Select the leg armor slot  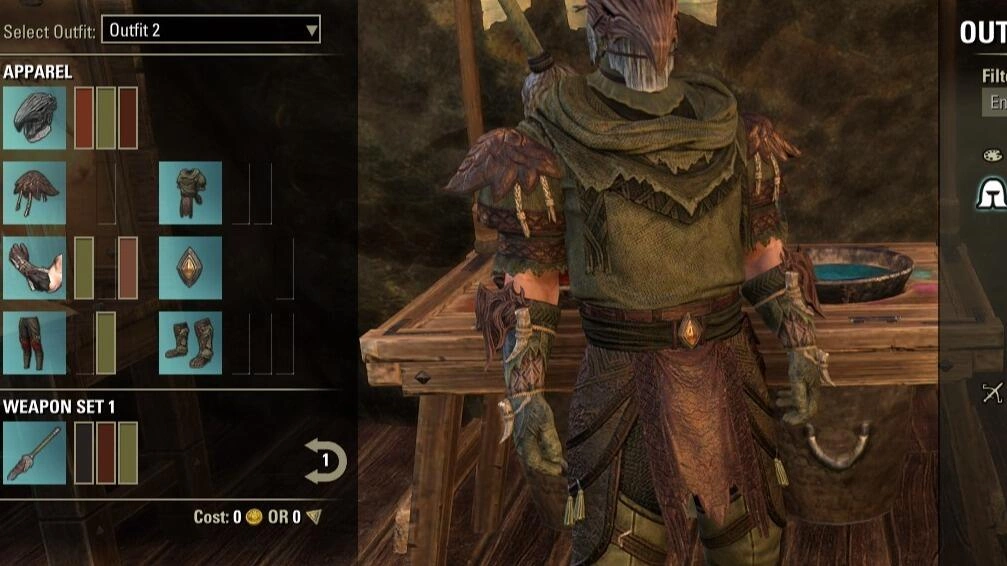35,343
